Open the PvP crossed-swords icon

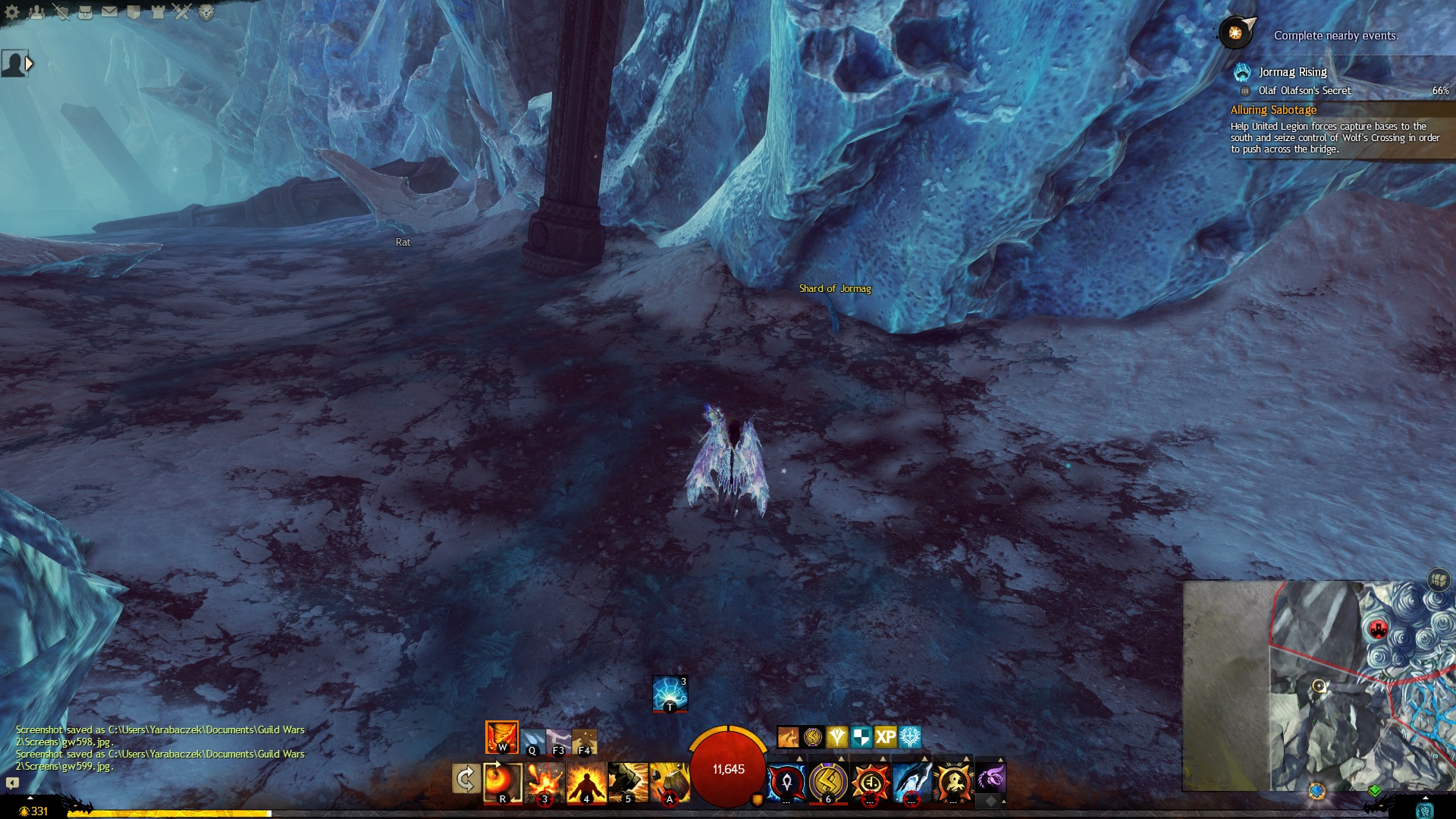pos(182,11)
